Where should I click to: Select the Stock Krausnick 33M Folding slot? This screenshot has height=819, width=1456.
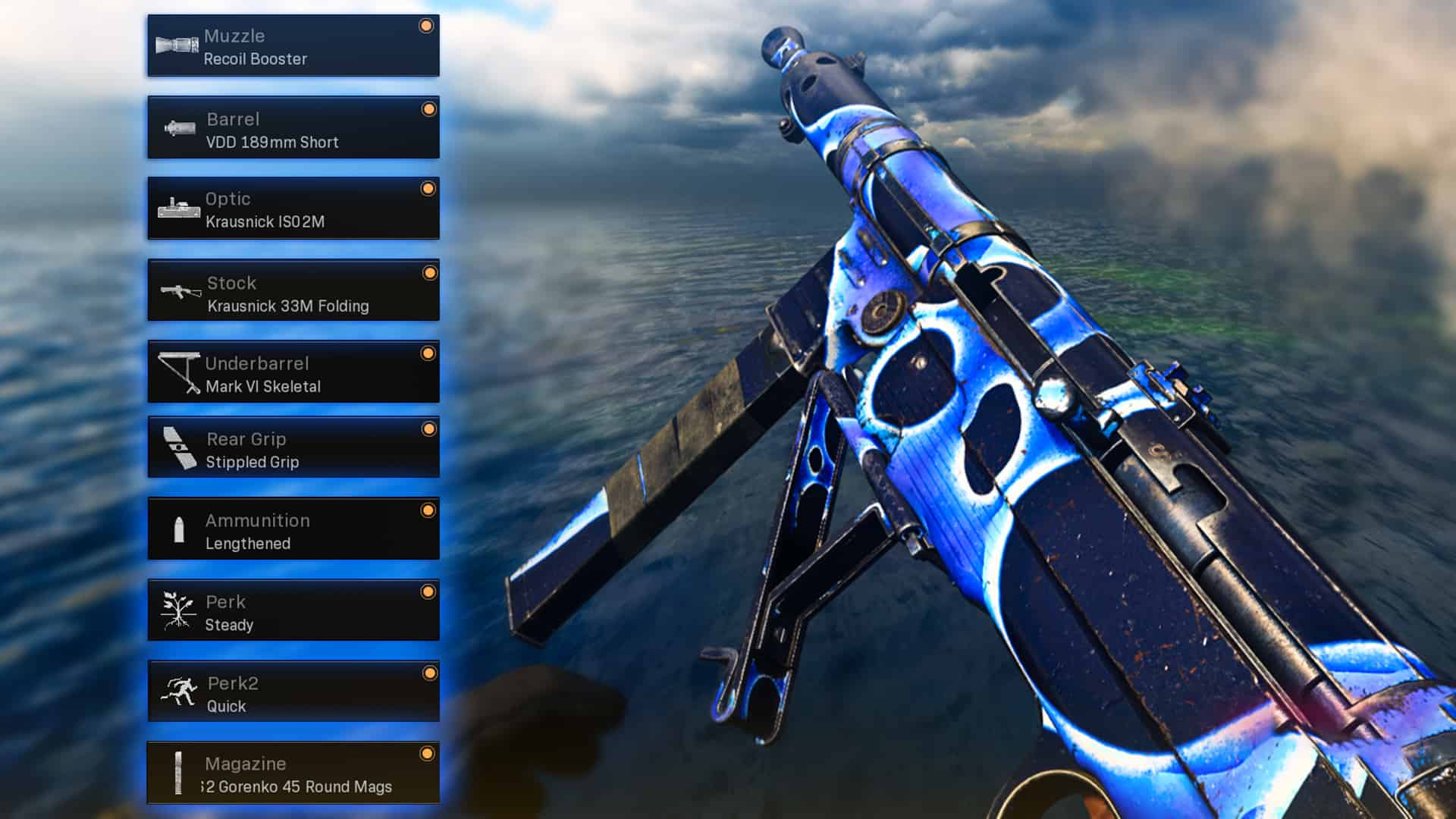pyautogui.click(x=293, y=291)
